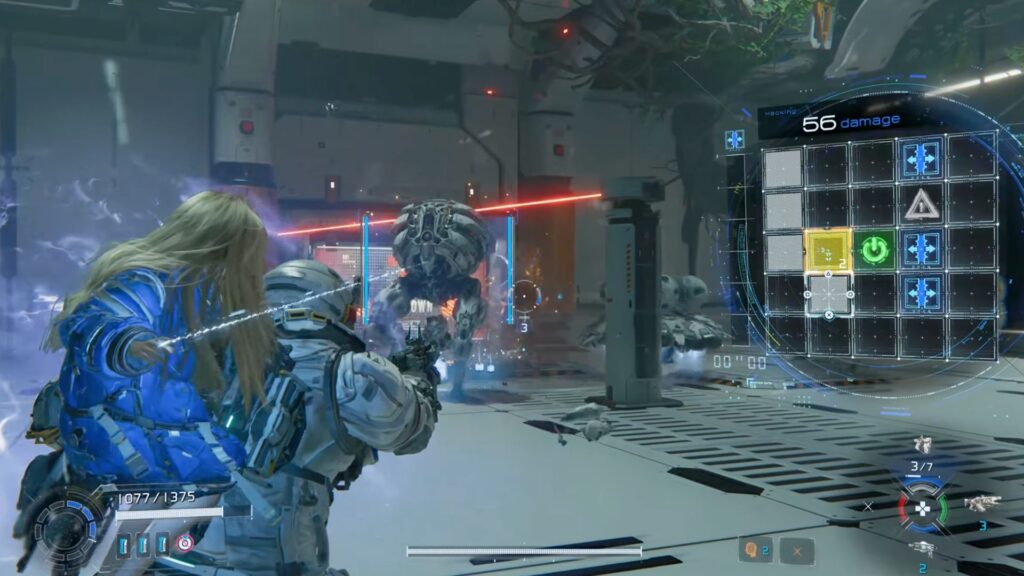
Task: Choose the warning triangle hacking tile
Action: [x=920, y=204]
